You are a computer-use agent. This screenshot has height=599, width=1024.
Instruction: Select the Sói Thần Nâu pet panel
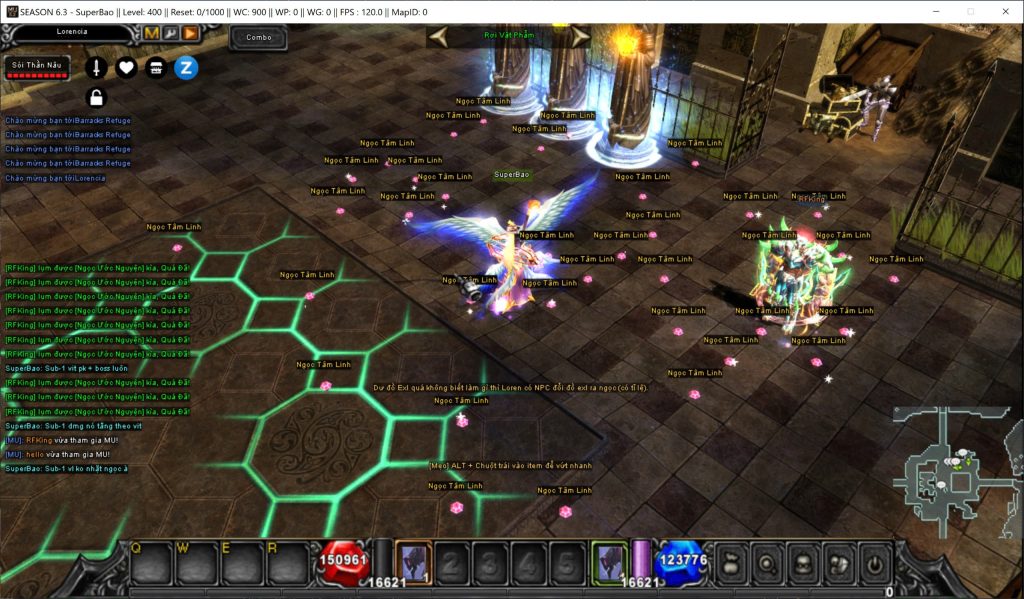point(36,68)
